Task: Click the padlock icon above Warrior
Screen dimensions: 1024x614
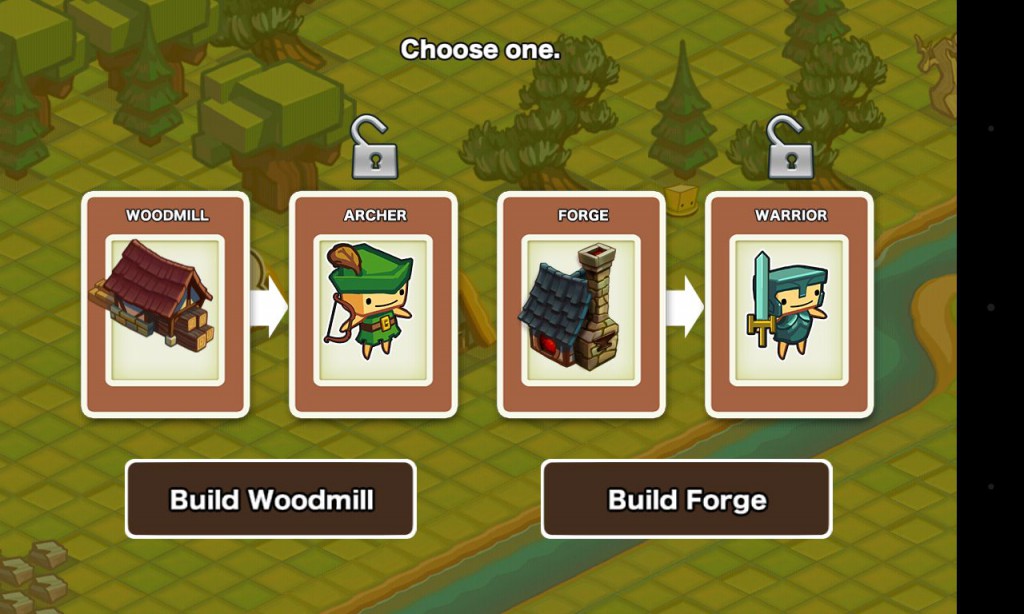Action: [x=790, y=149]
